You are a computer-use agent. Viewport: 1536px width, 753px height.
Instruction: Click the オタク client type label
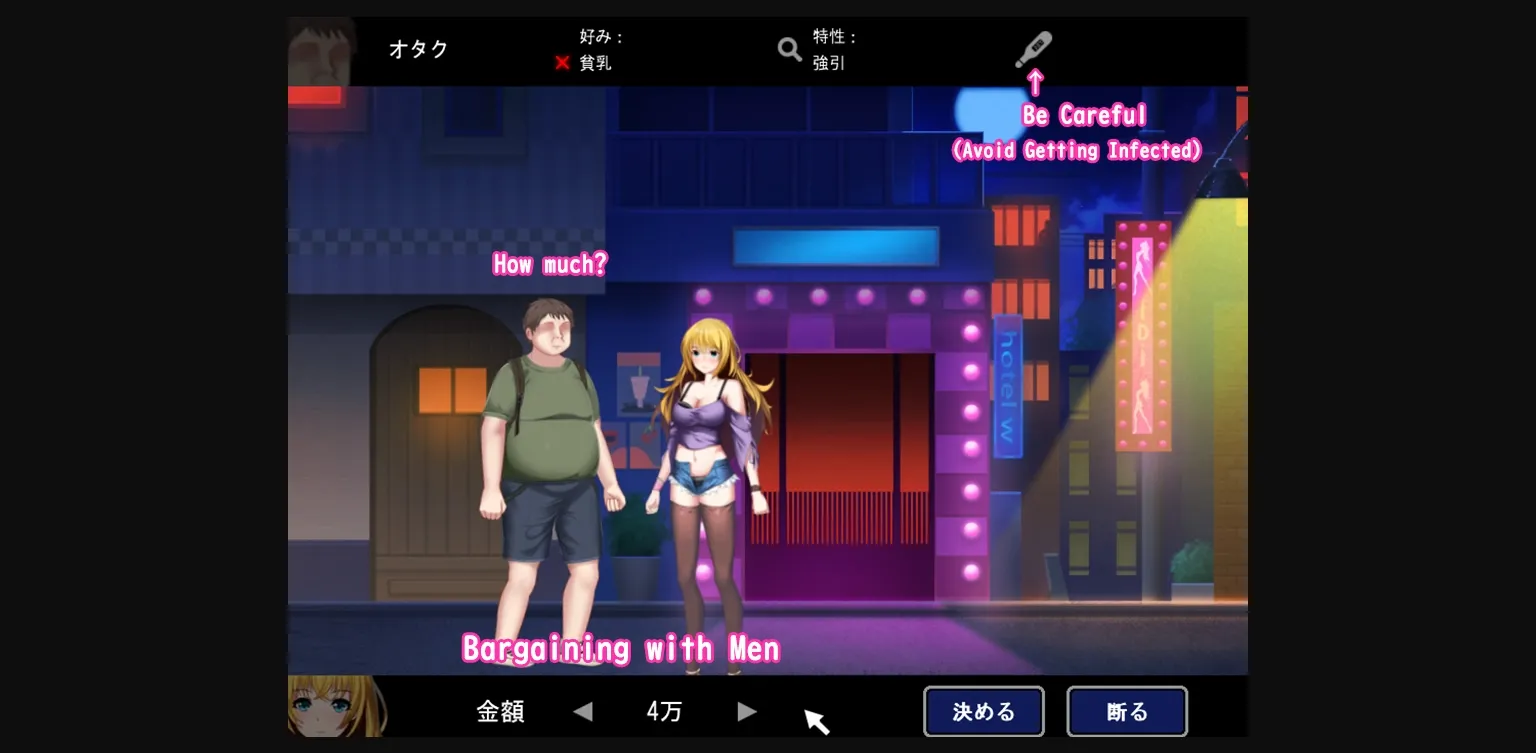pyautogui.click(x=419, y=48)
